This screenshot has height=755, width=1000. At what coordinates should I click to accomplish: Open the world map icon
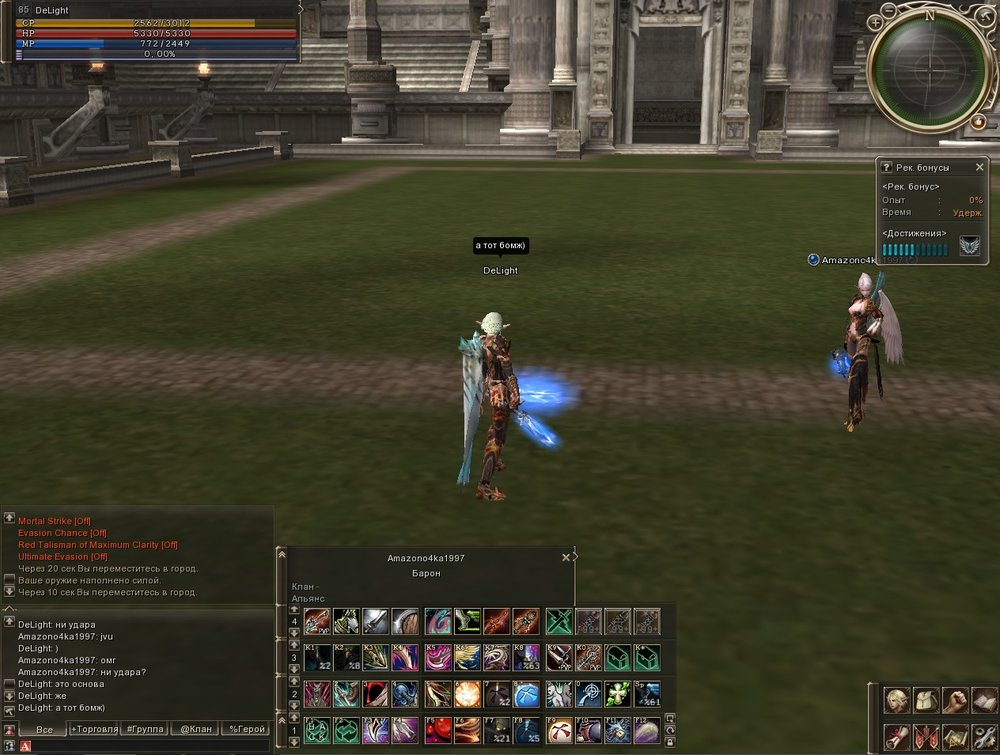[956, 737]
